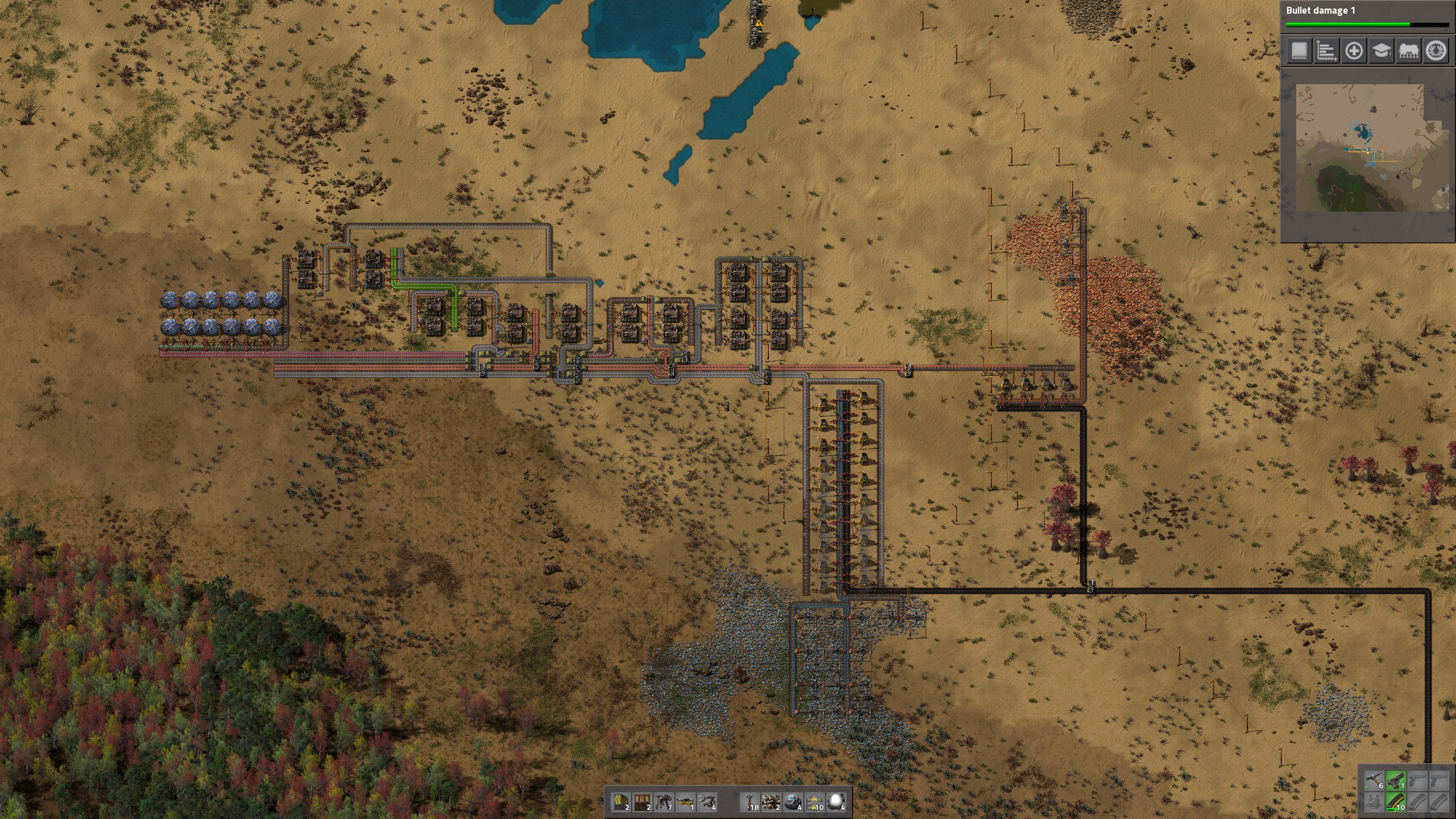Choose the splitter hotbar slot
The height and width of the screenshot is (819, 1456).
[x=686, y=801]
